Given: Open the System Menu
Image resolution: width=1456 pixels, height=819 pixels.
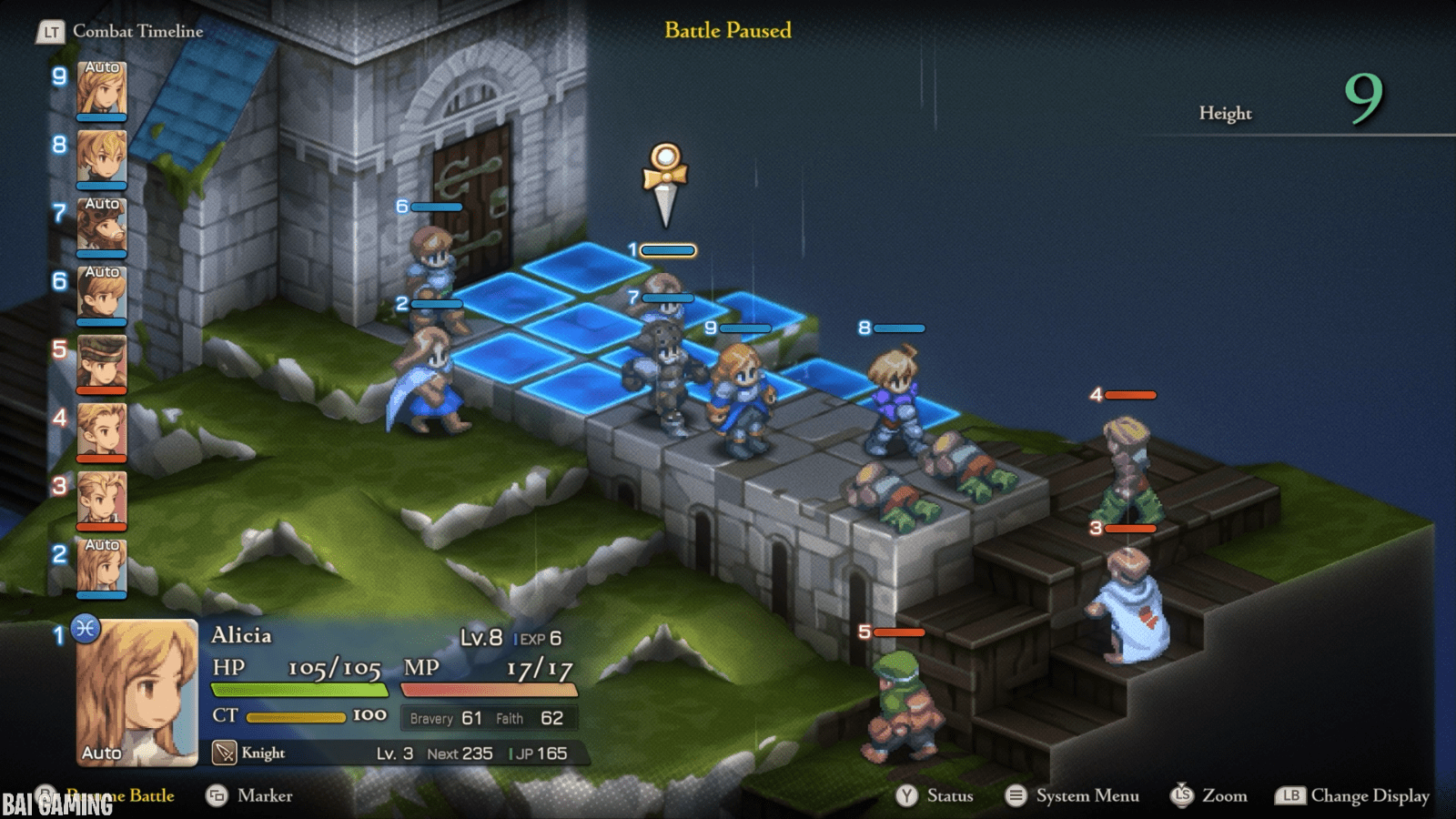Looking at the screenshot, I should tap(1072, 795).
